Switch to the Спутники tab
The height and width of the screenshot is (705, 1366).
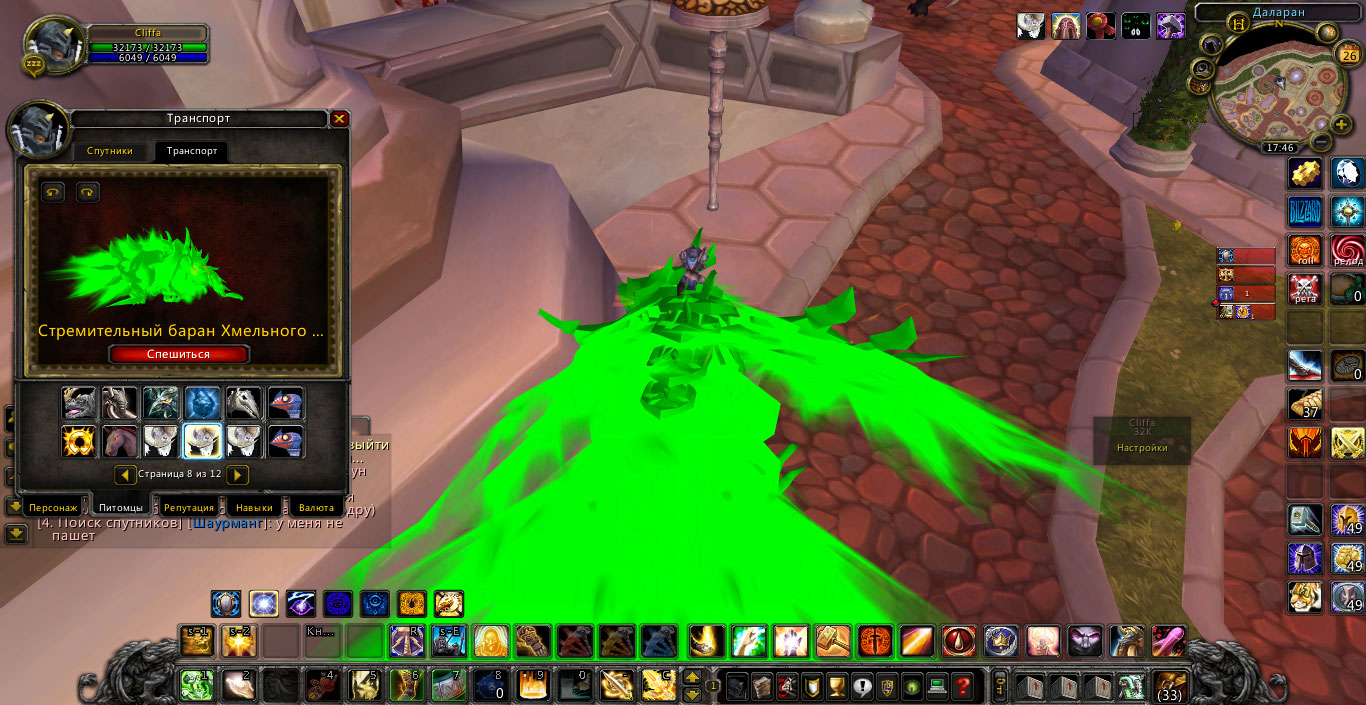(x=109, y=151)
